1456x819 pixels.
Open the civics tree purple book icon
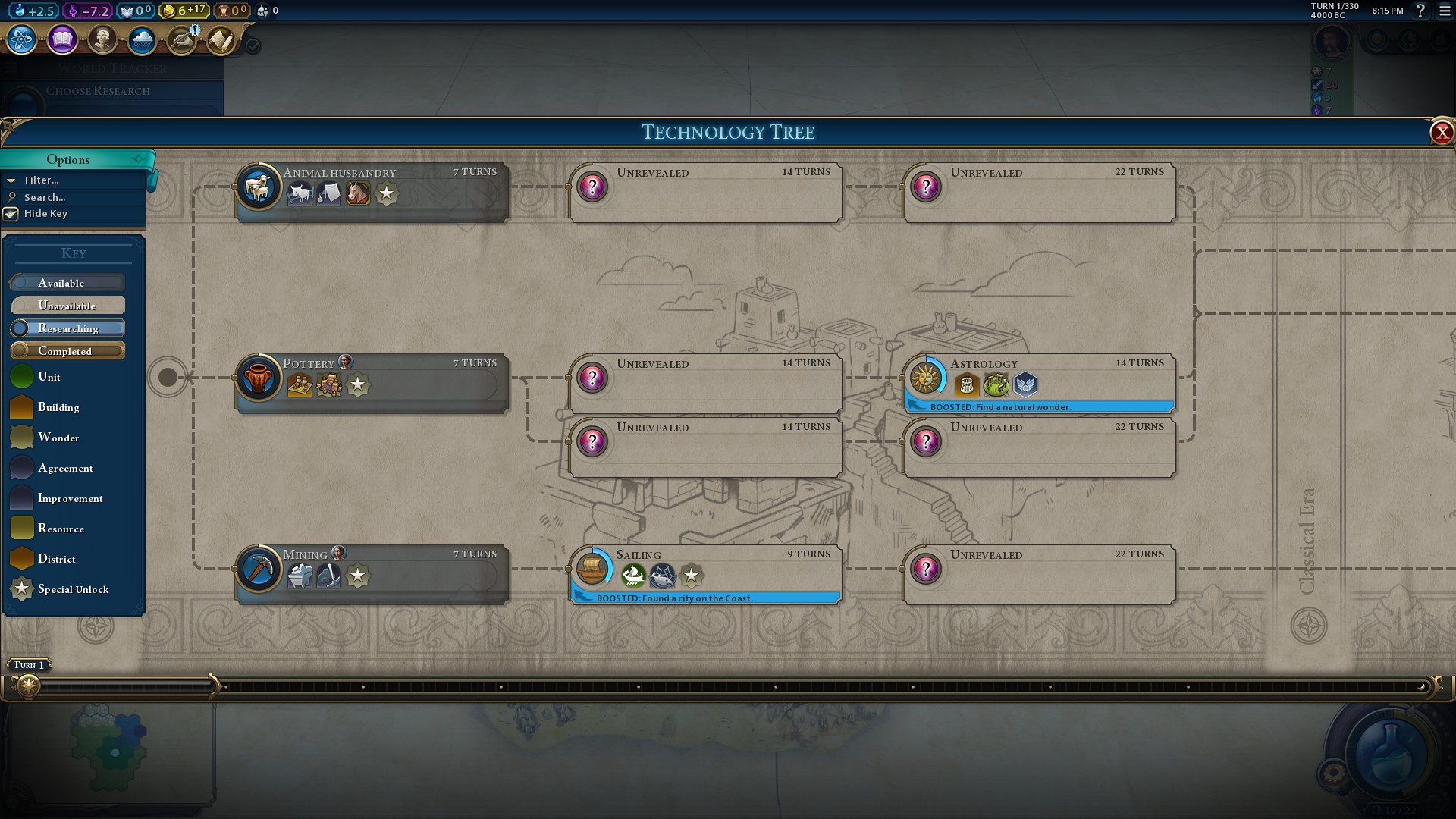pyautogui.click(x=62, y=39)
